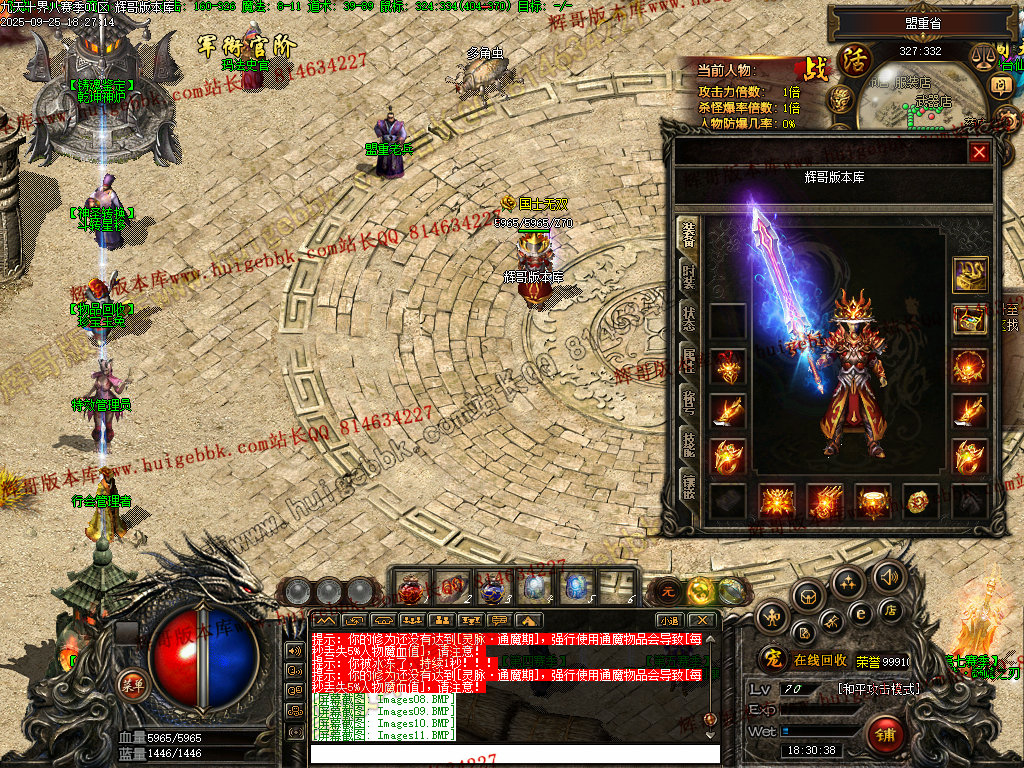
Task: Select the golden belt equipment slot
Action: (x=874, y=500)
